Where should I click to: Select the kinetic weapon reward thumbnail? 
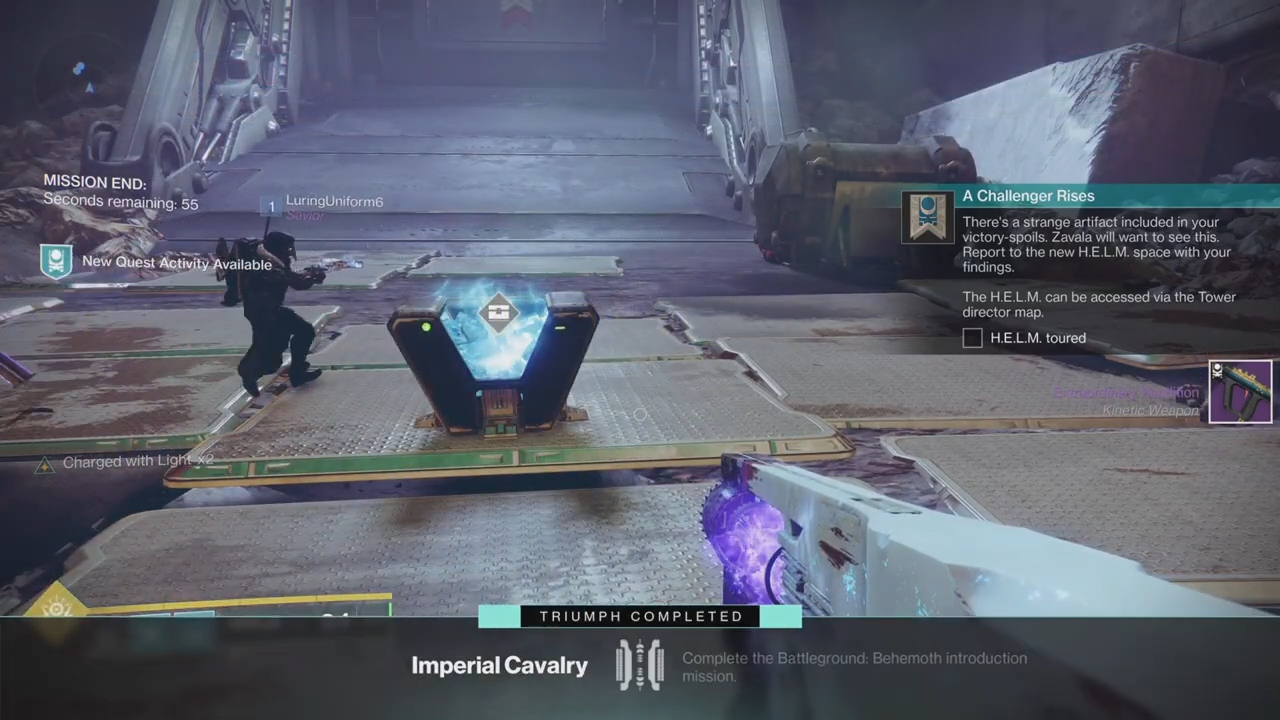(x=1240, y=392)
